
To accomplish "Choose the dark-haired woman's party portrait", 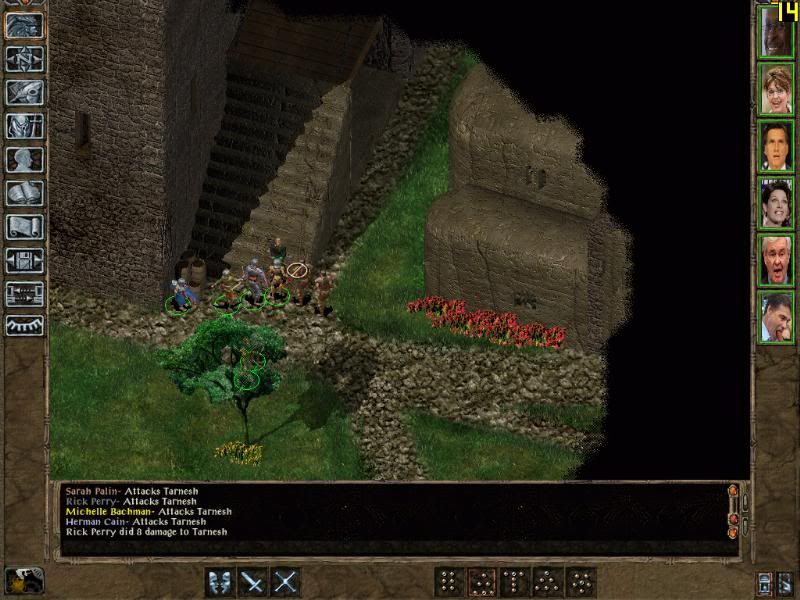I will coord(776,203).
